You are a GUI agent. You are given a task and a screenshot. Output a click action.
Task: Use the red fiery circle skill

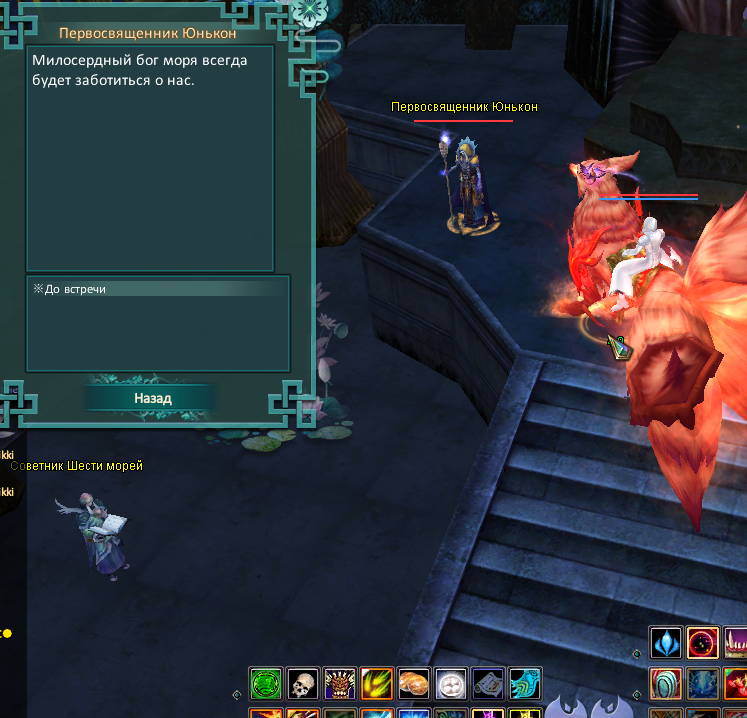click(x=703, y=644)
